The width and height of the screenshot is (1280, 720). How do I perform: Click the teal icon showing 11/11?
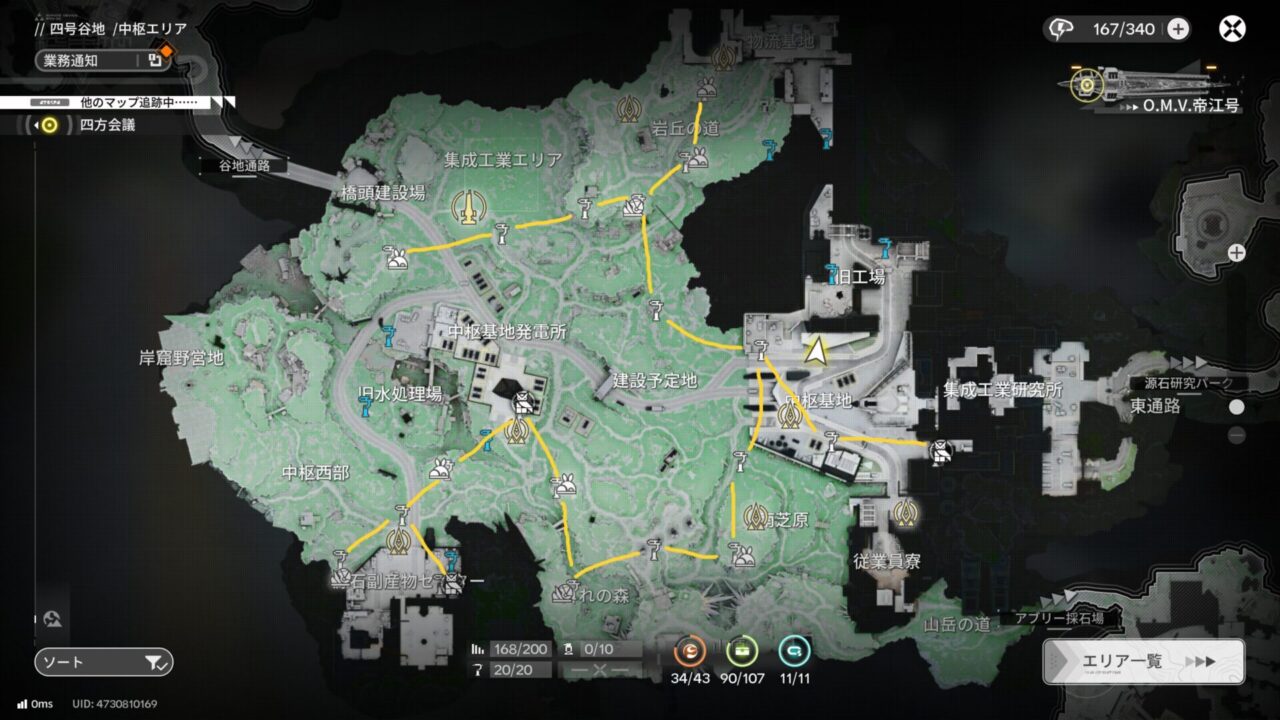click(x=794, y=651)
